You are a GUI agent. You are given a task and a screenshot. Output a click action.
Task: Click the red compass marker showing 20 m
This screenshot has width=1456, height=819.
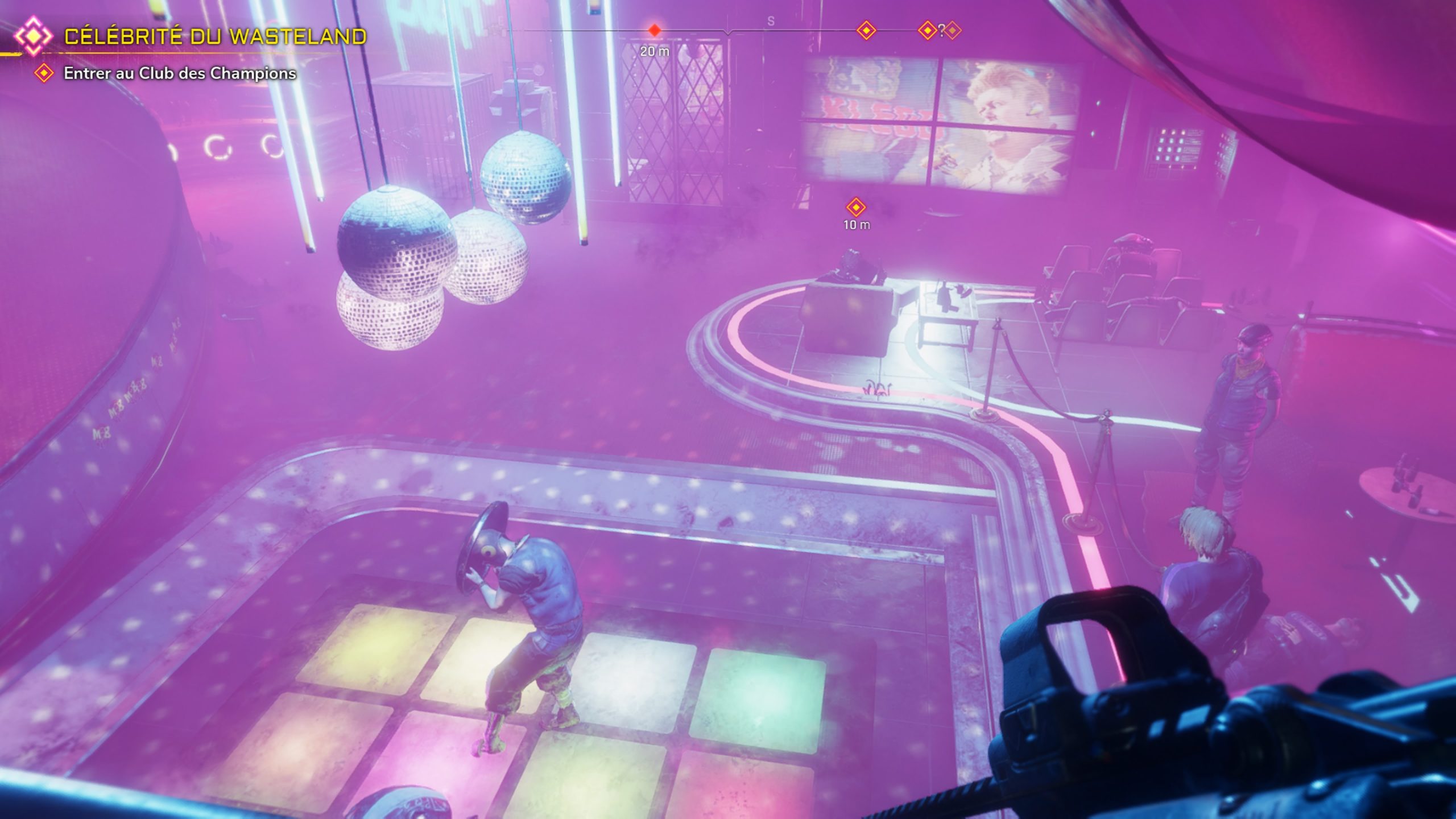click(655, 30)
